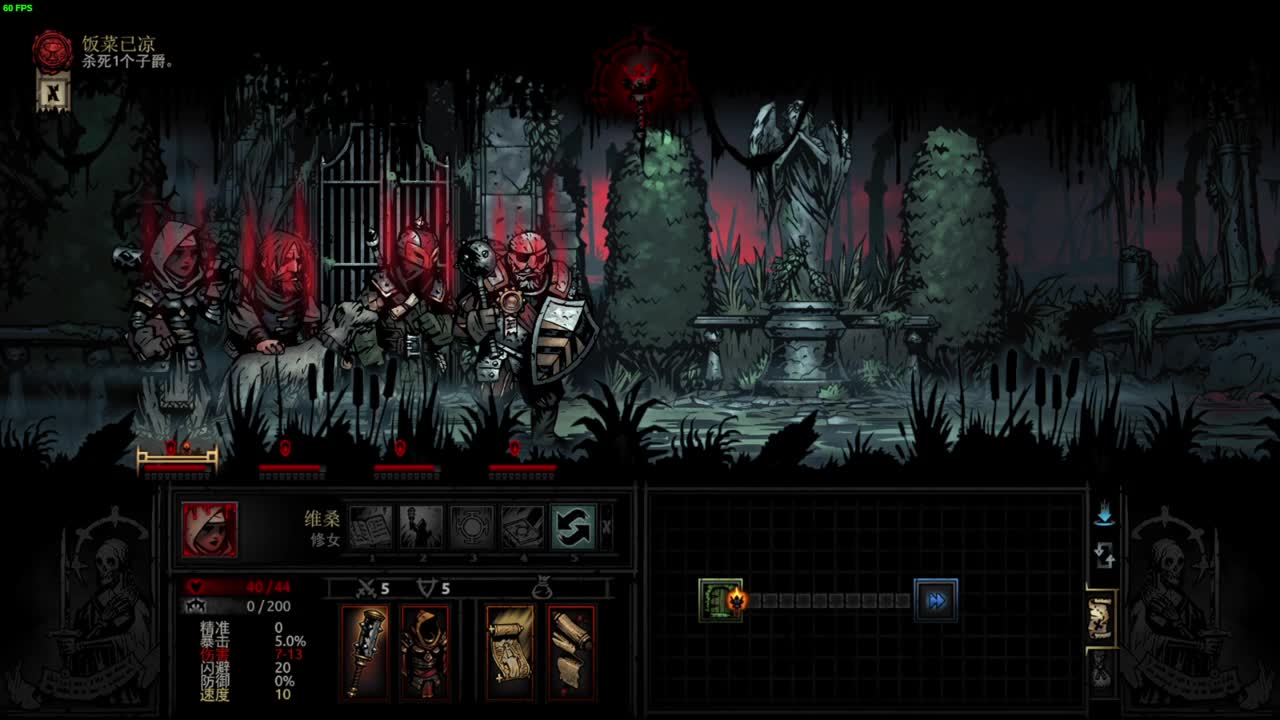Inspect the hooded armor slot

tap(425, 653)
